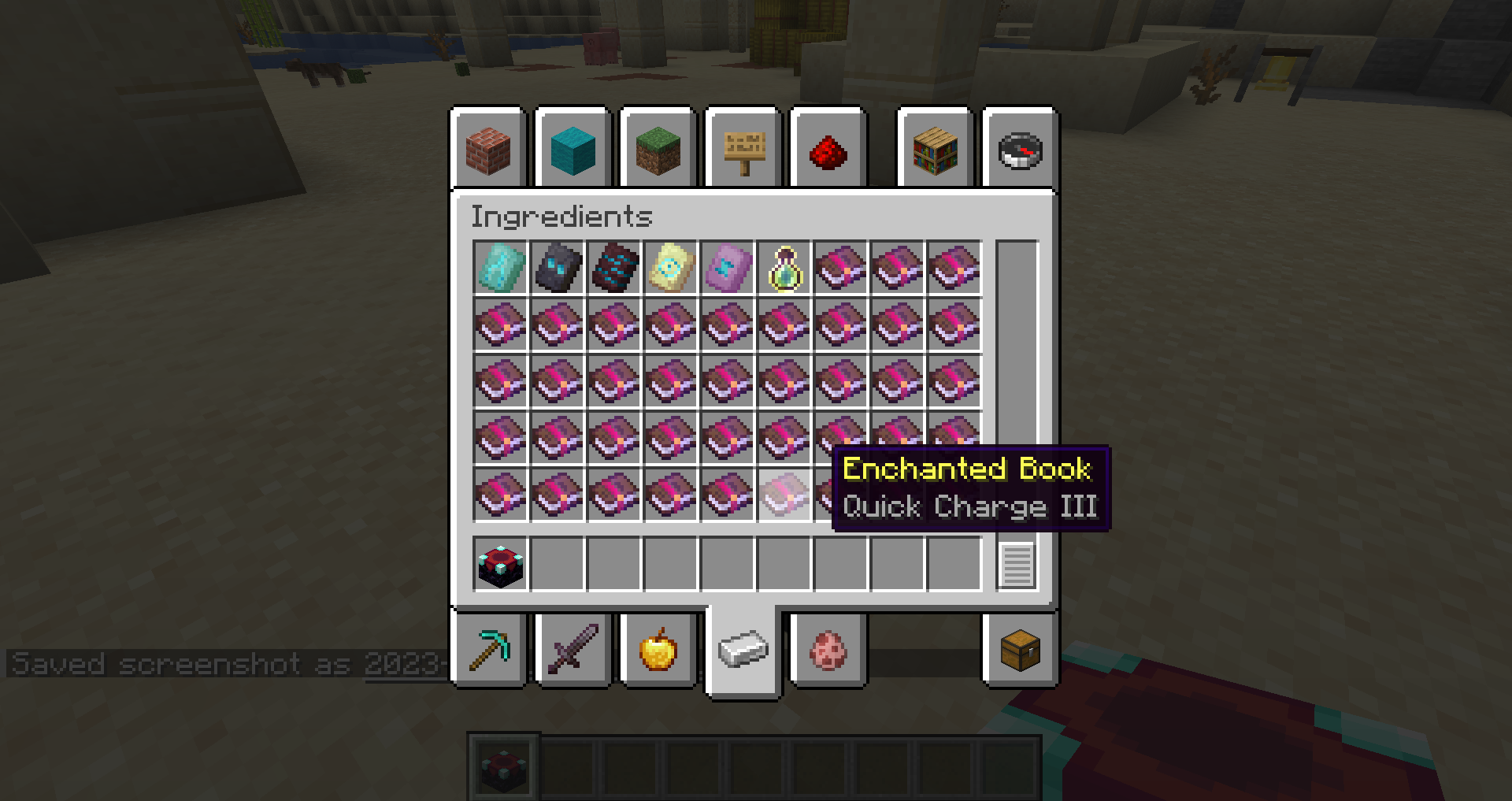Select the Combat tab sword icon
This screenshot has width=1512, height=801.
[x=573, y=651]
